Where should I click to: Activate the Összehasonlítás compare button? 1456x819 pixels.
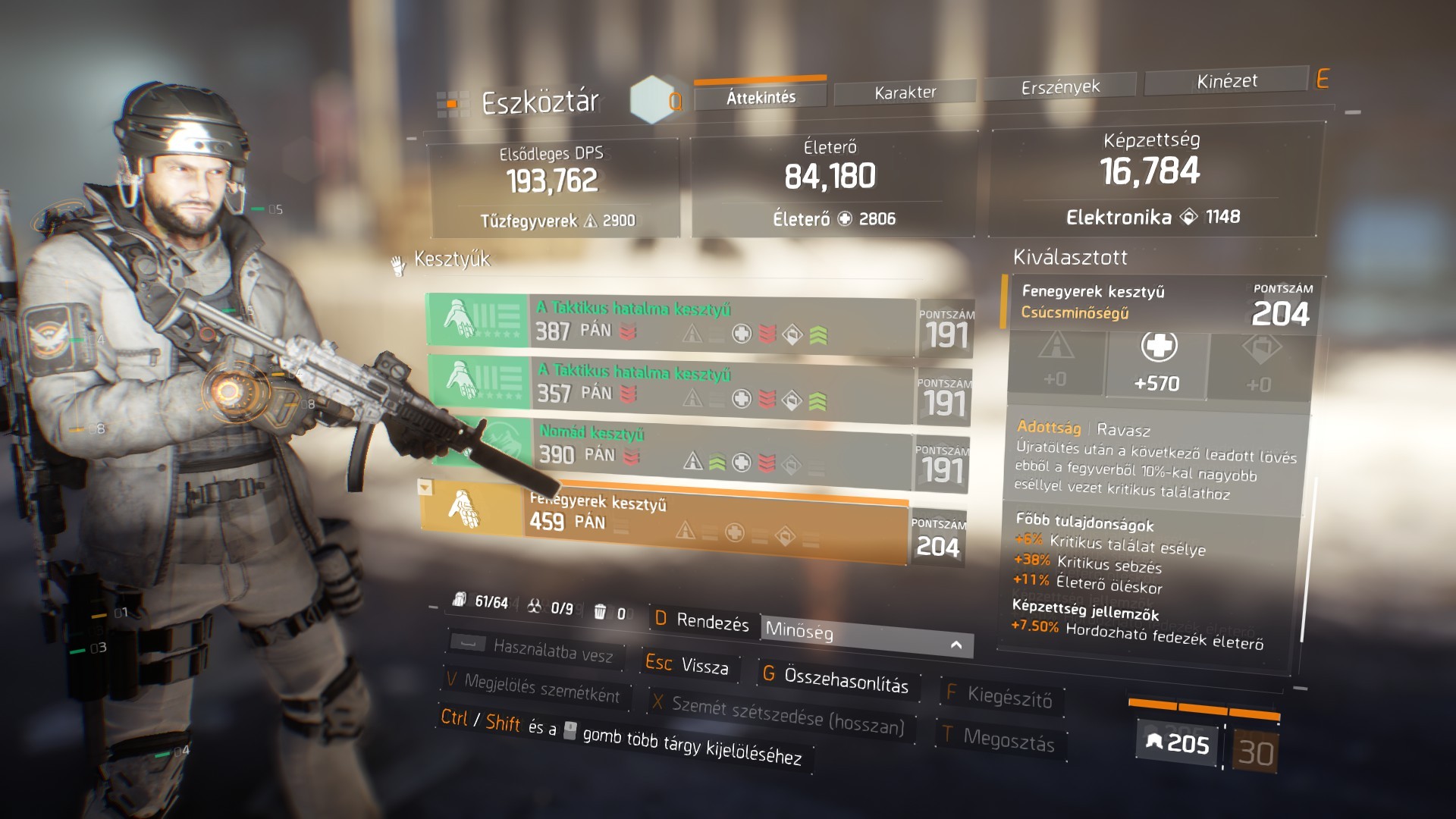coord(836,678)
